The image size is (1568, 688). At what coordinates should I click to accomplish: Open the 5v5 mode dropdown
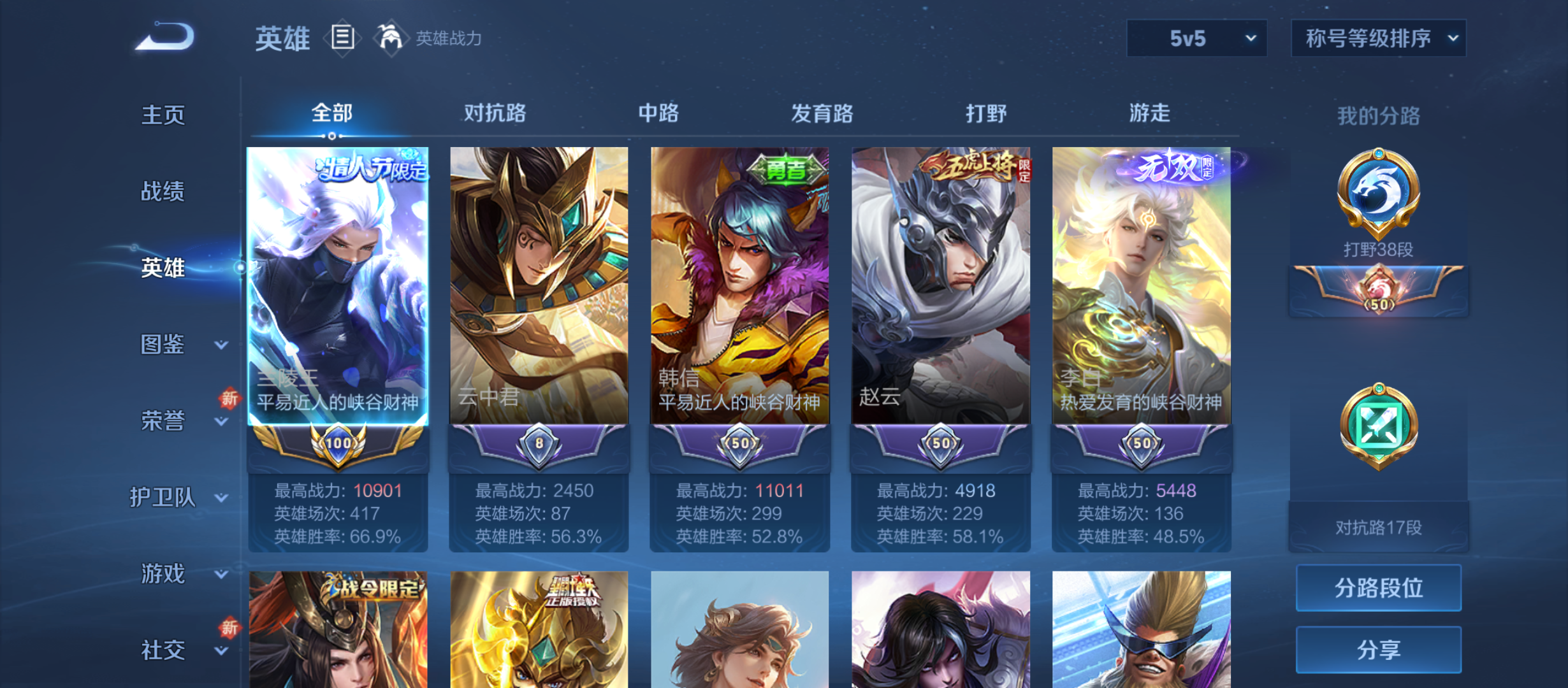tap(1196, 38)
